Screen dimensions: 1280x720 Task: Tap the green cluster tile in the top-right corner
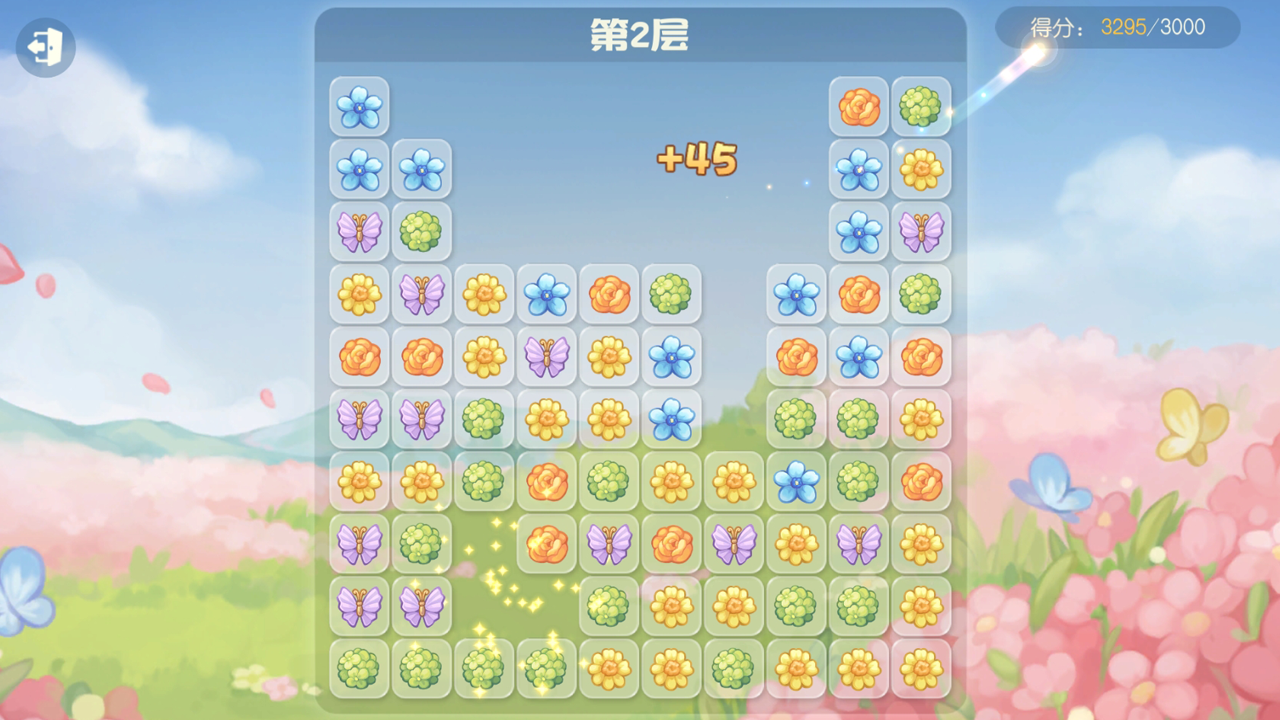[921, 106]
